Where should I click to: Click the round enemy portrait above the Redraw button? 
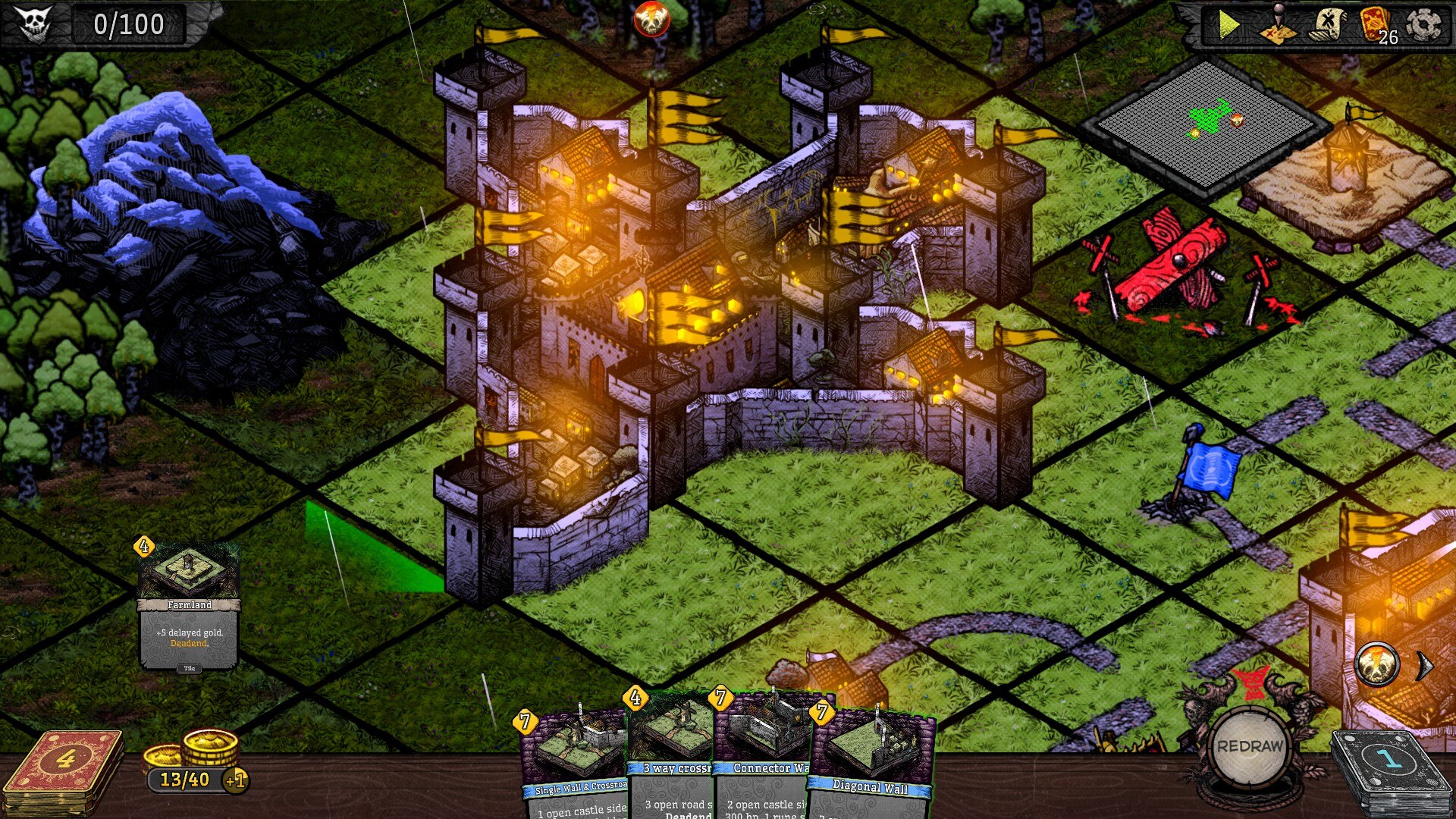point(1377,665)
